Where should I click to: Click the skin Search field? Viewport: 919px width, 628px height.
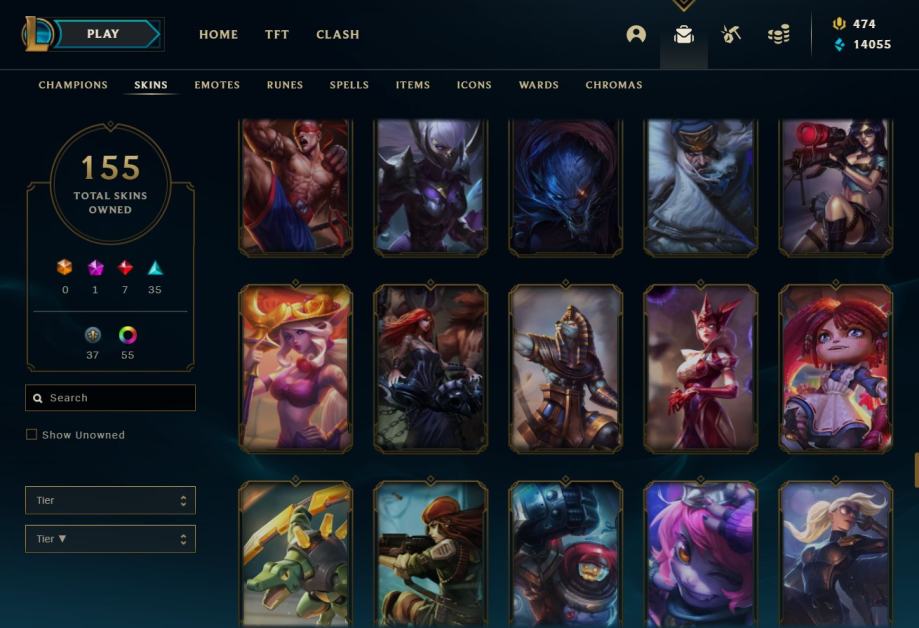(x=110, y=398)
